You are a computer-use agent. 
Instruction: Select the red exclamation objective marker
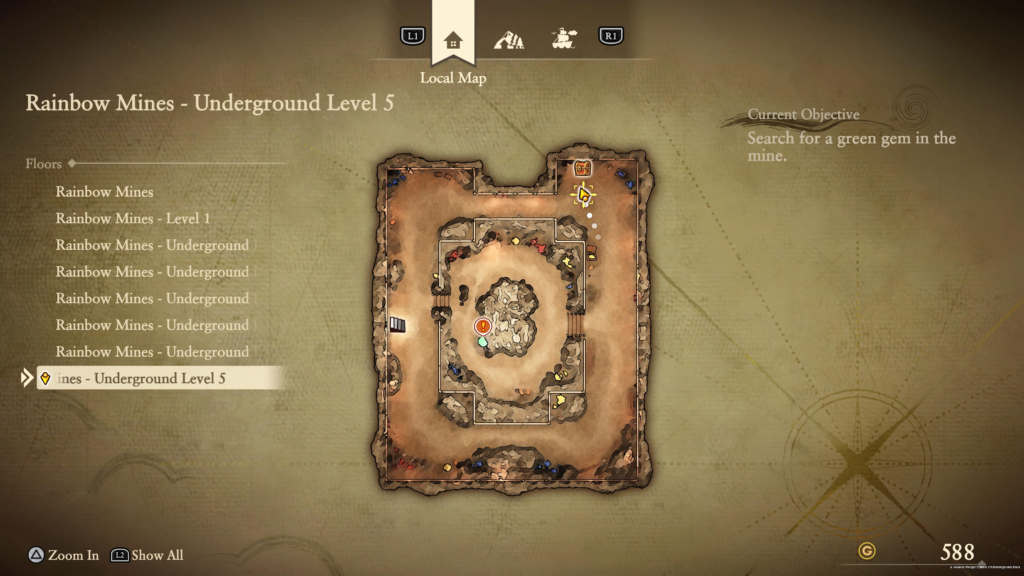483,326
